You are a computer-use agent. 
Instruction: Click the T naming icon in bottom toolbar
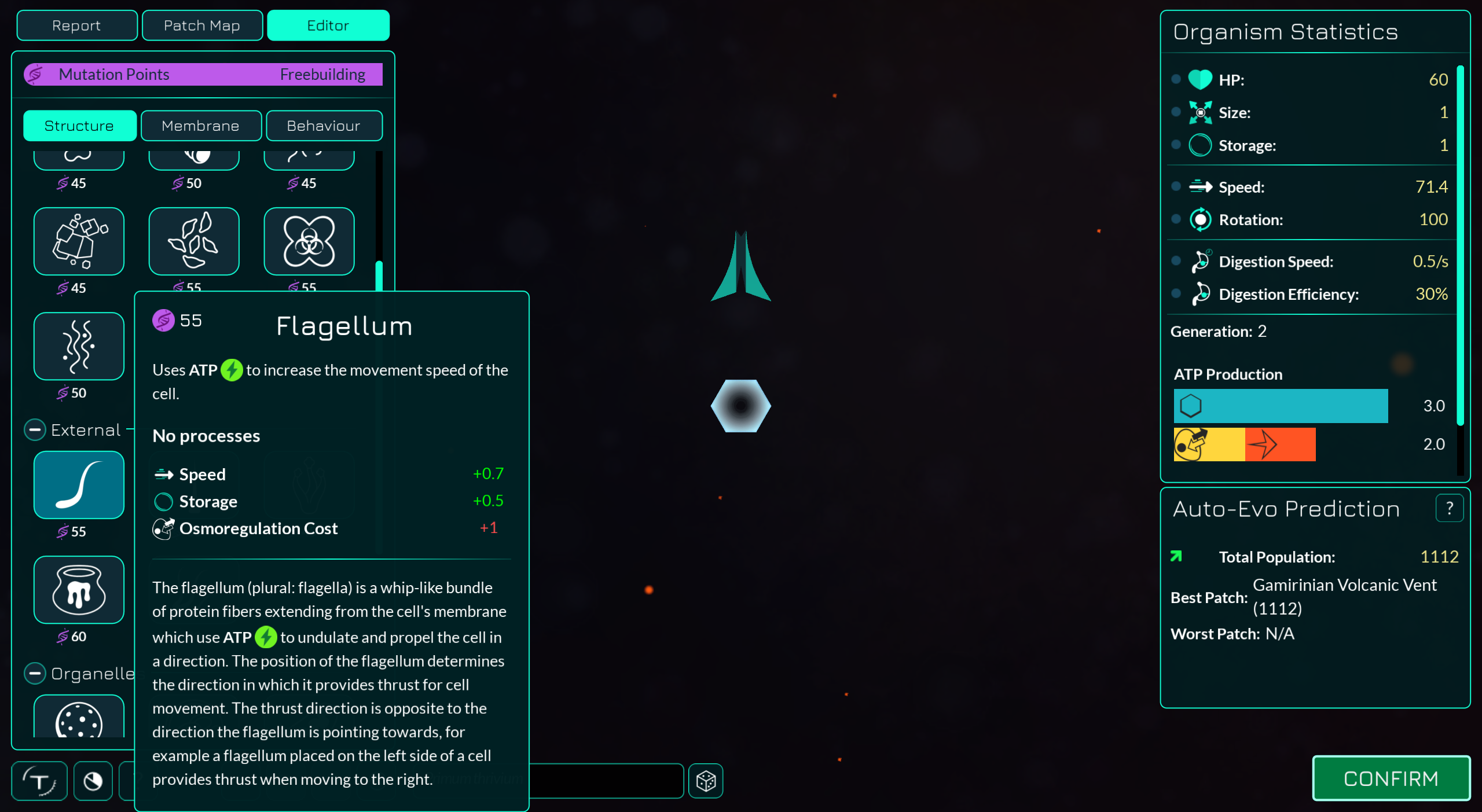(x=39, y=781)
